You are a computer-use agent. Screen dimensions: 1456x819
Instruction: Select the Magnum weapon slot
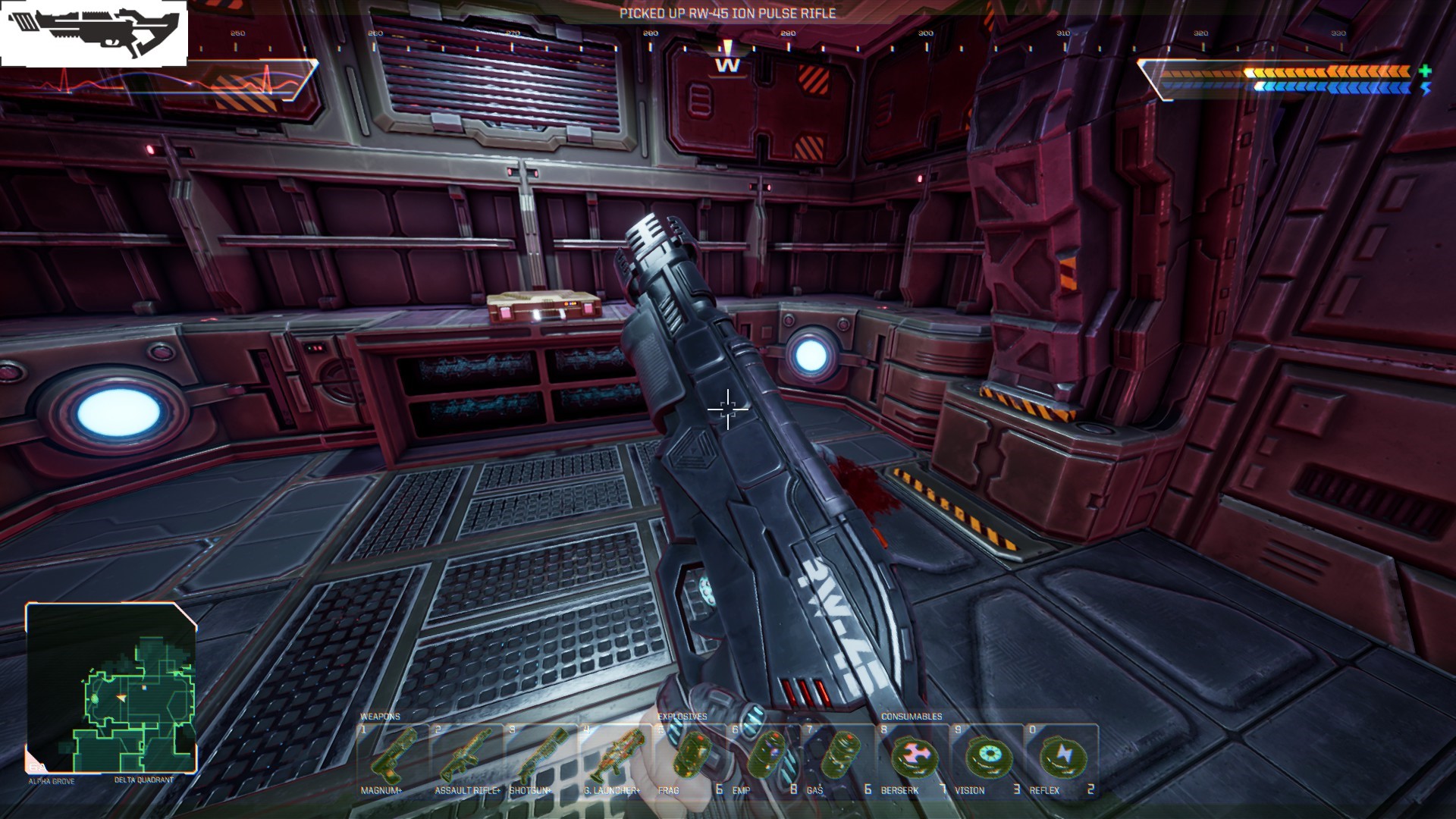[393, 758]
